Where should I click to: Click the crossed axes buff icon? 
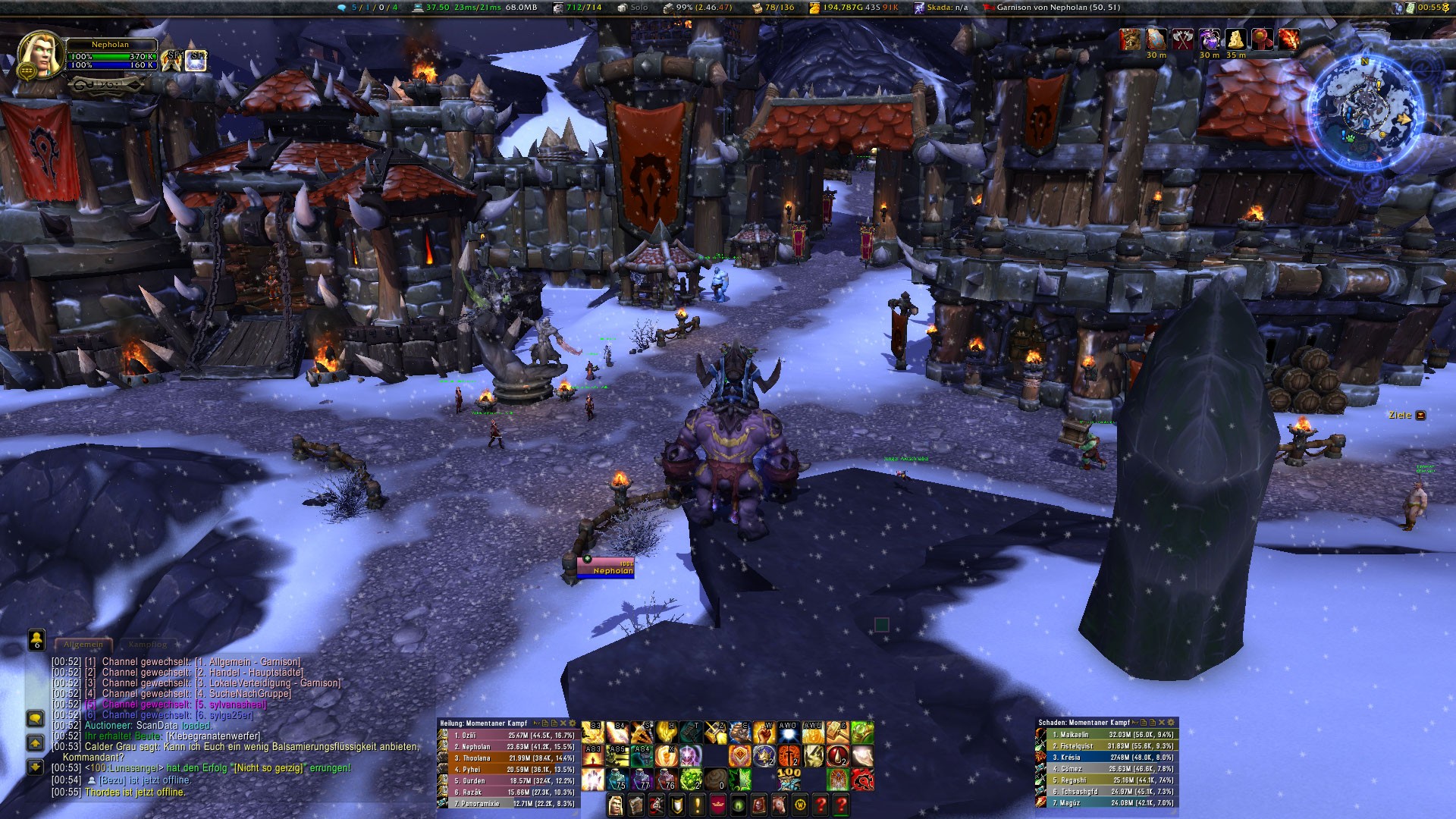tap(1183, 39)
